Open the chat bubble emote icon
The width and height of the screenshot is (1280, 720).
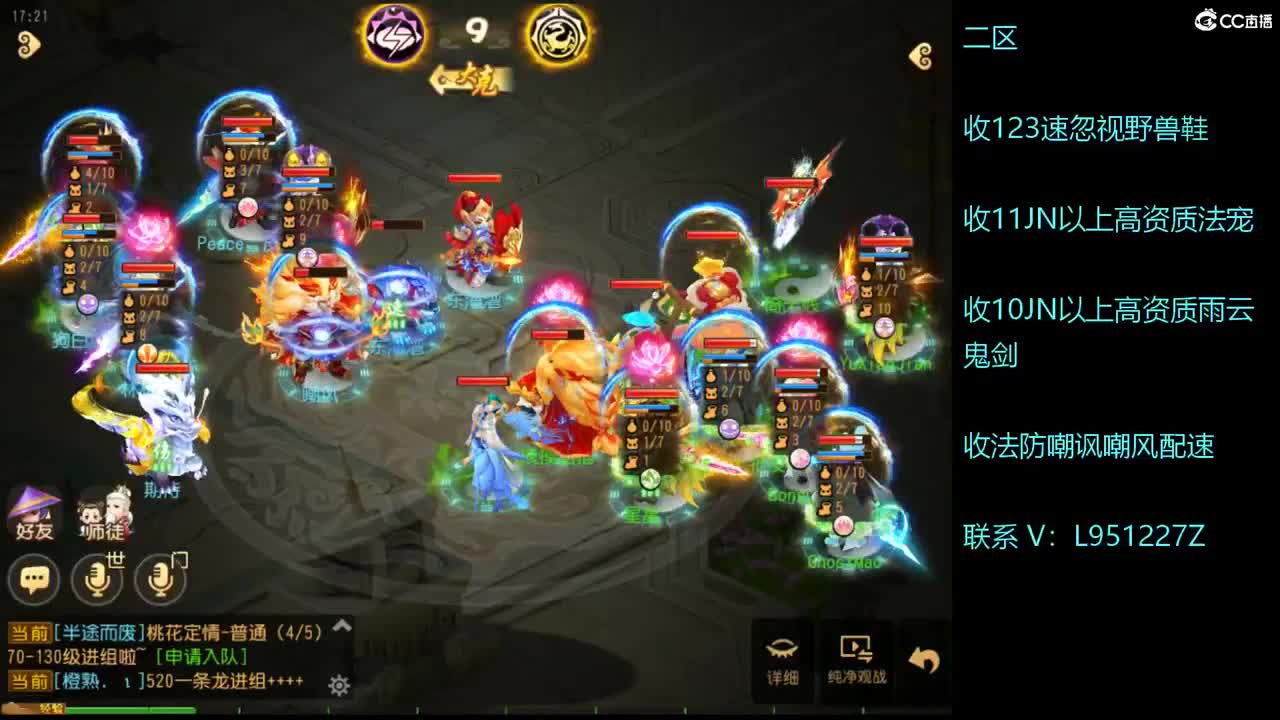coord(33,578)
